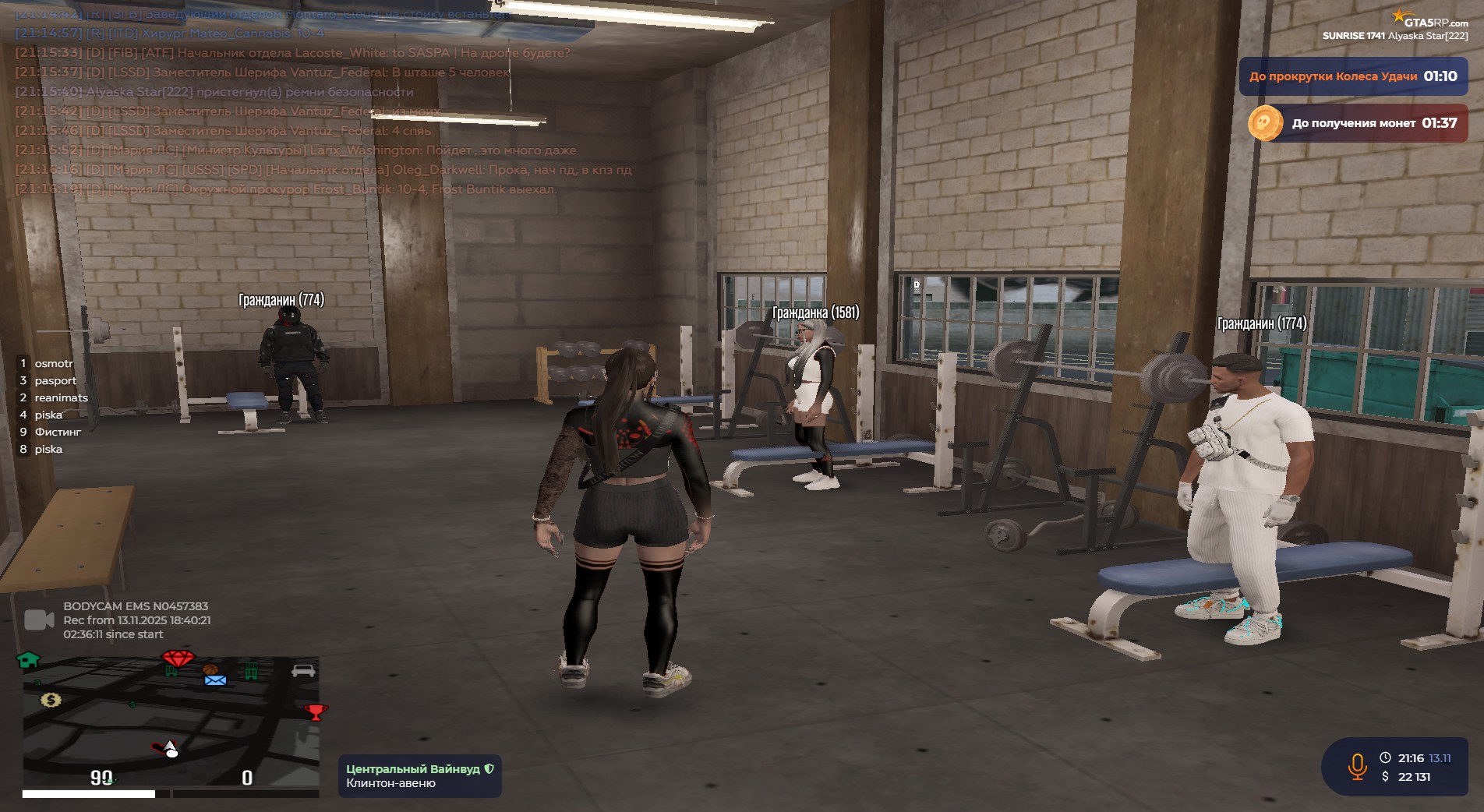Open the chat log message area
Viewport: 1484px width, 812px height.
312,109
